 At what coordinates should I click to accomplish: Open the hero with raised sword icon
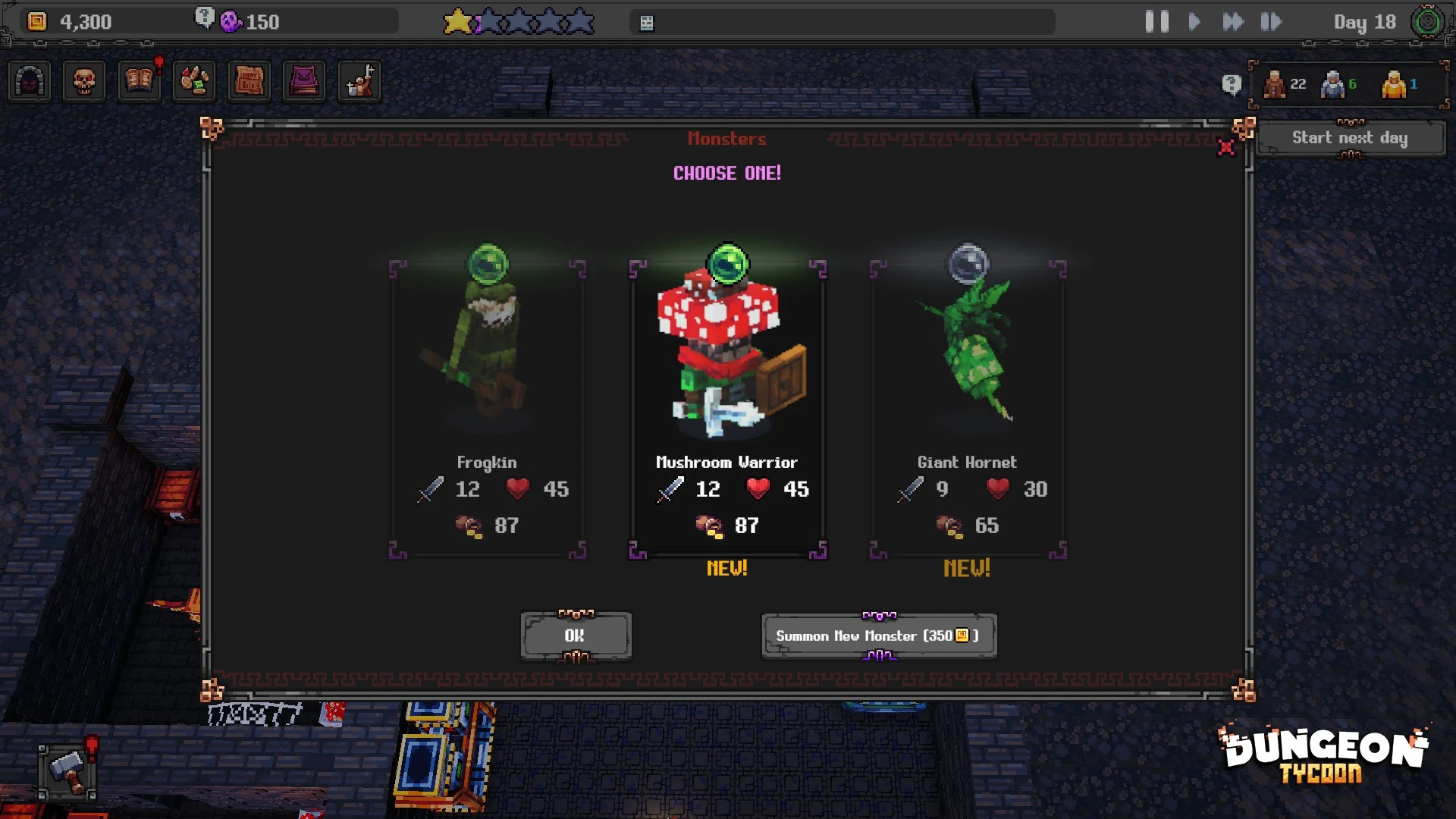pos(359,81)
